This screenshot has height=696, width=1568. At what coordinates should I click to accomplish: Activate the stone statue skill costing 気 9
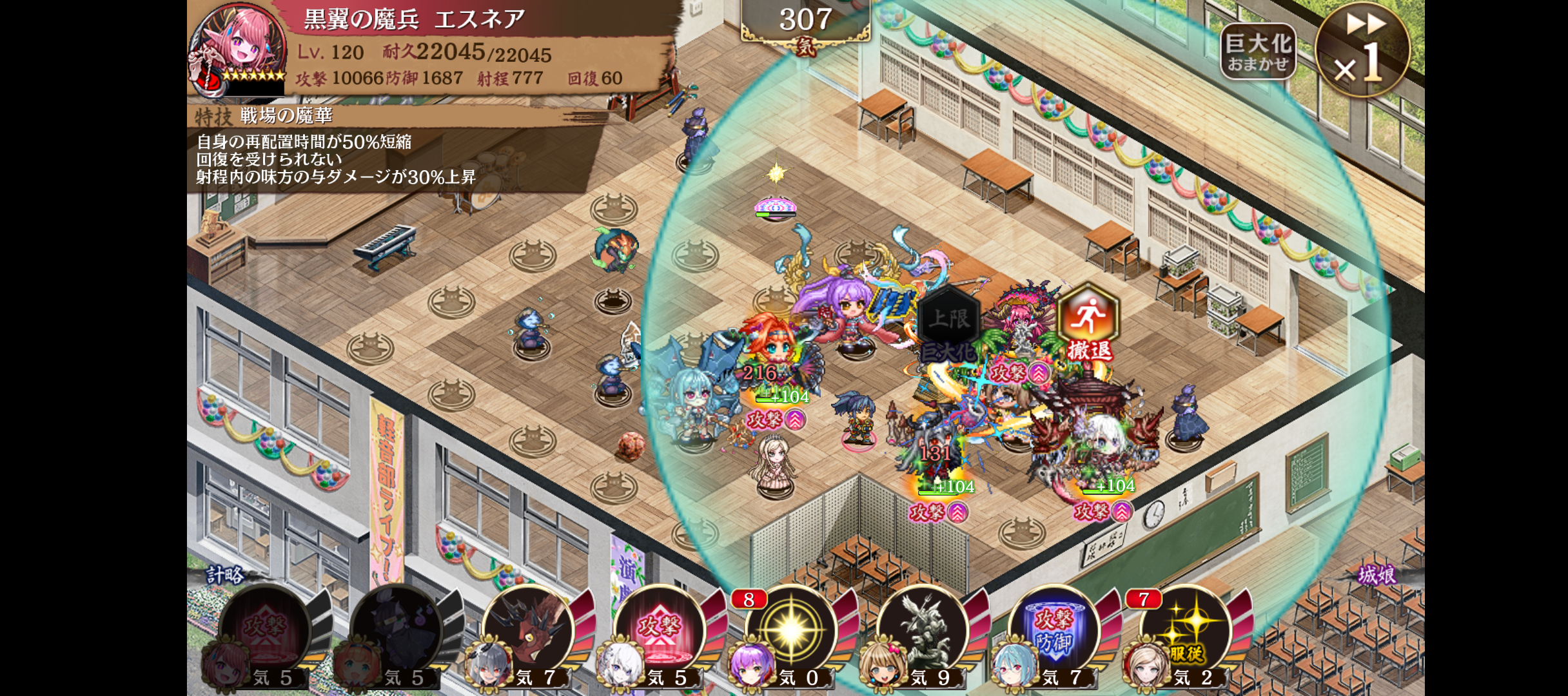pos(922,632)
